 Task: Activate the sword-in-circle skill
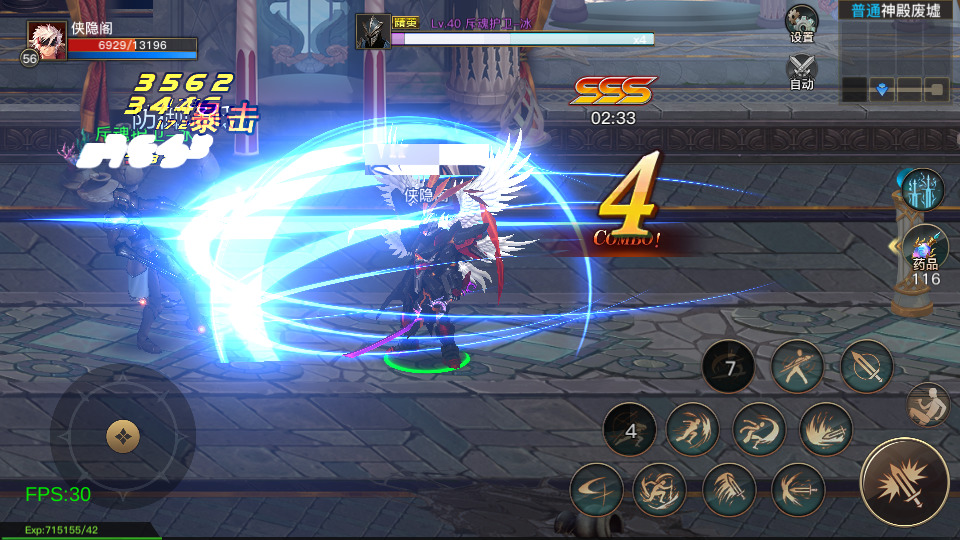click(866, 366)
